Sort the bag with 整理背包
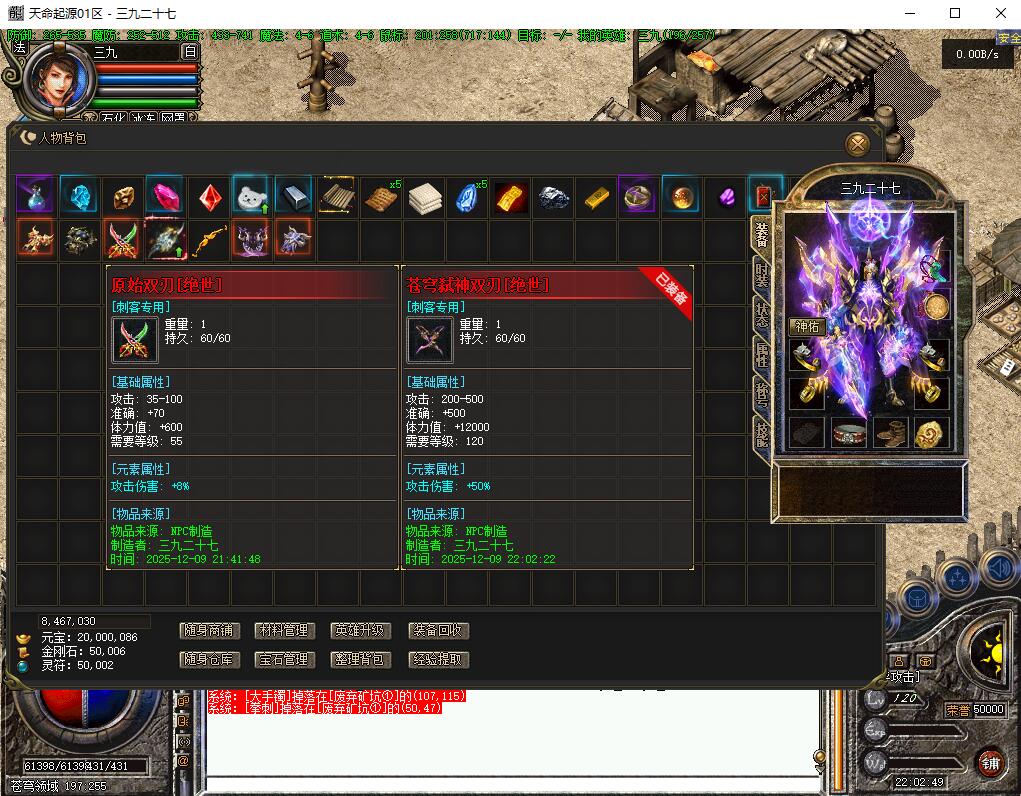The image size is (1021, 796). coord(360,660)
